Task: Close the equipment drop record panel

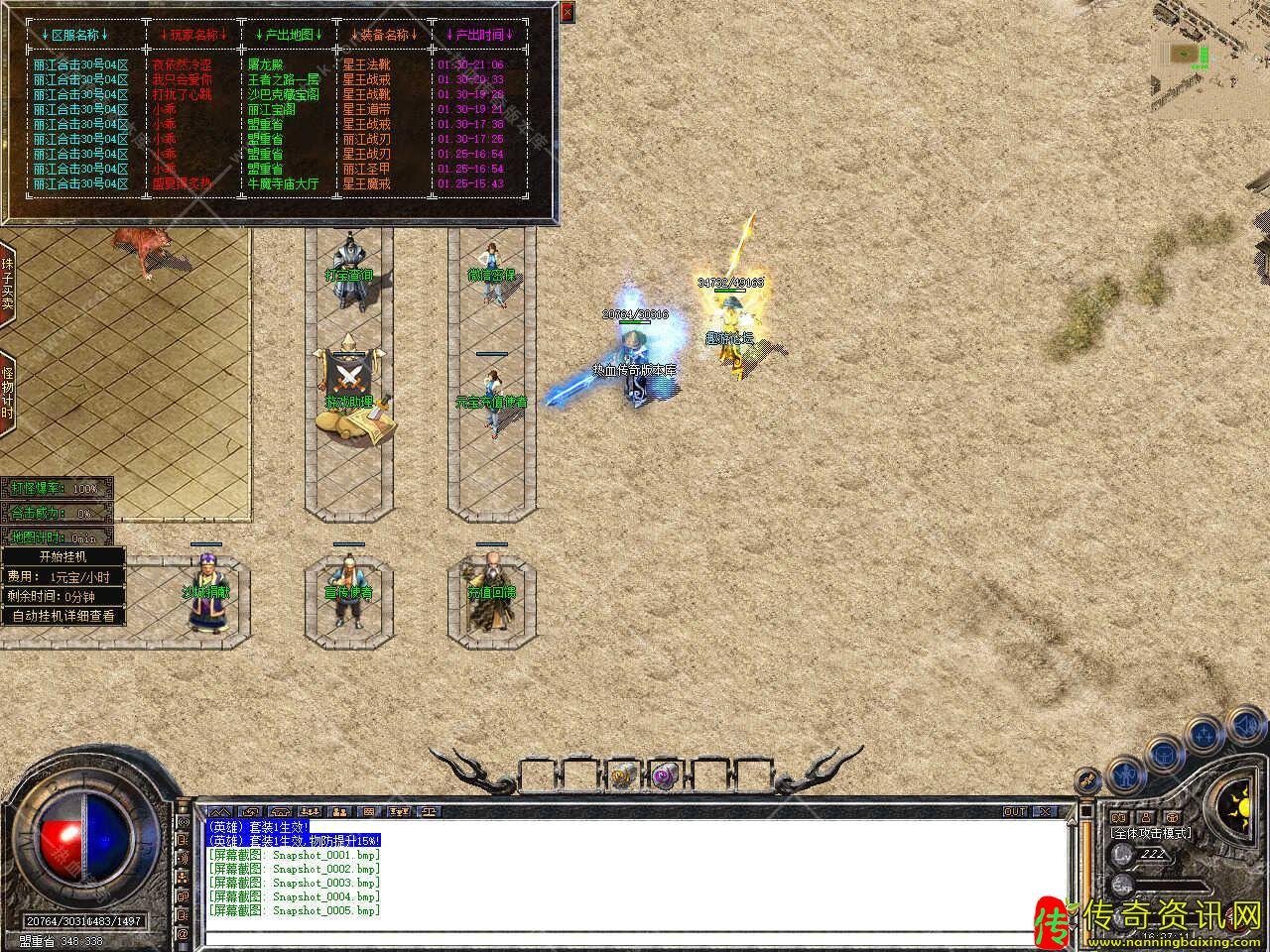Action: [x=567, y=12]
